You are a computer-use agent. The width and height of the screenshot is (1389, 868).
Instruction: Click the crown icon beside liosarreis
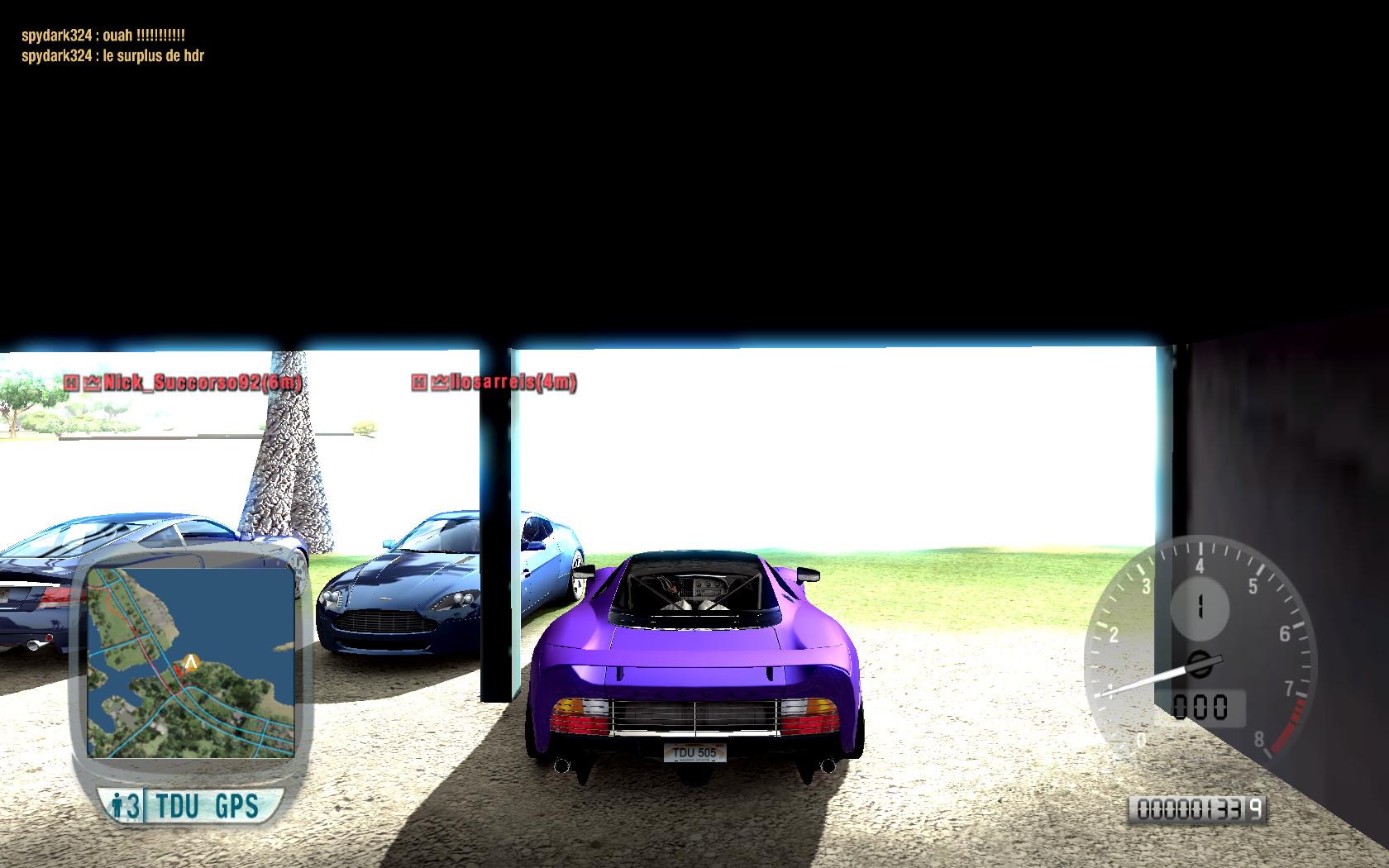tap(439, 384)
